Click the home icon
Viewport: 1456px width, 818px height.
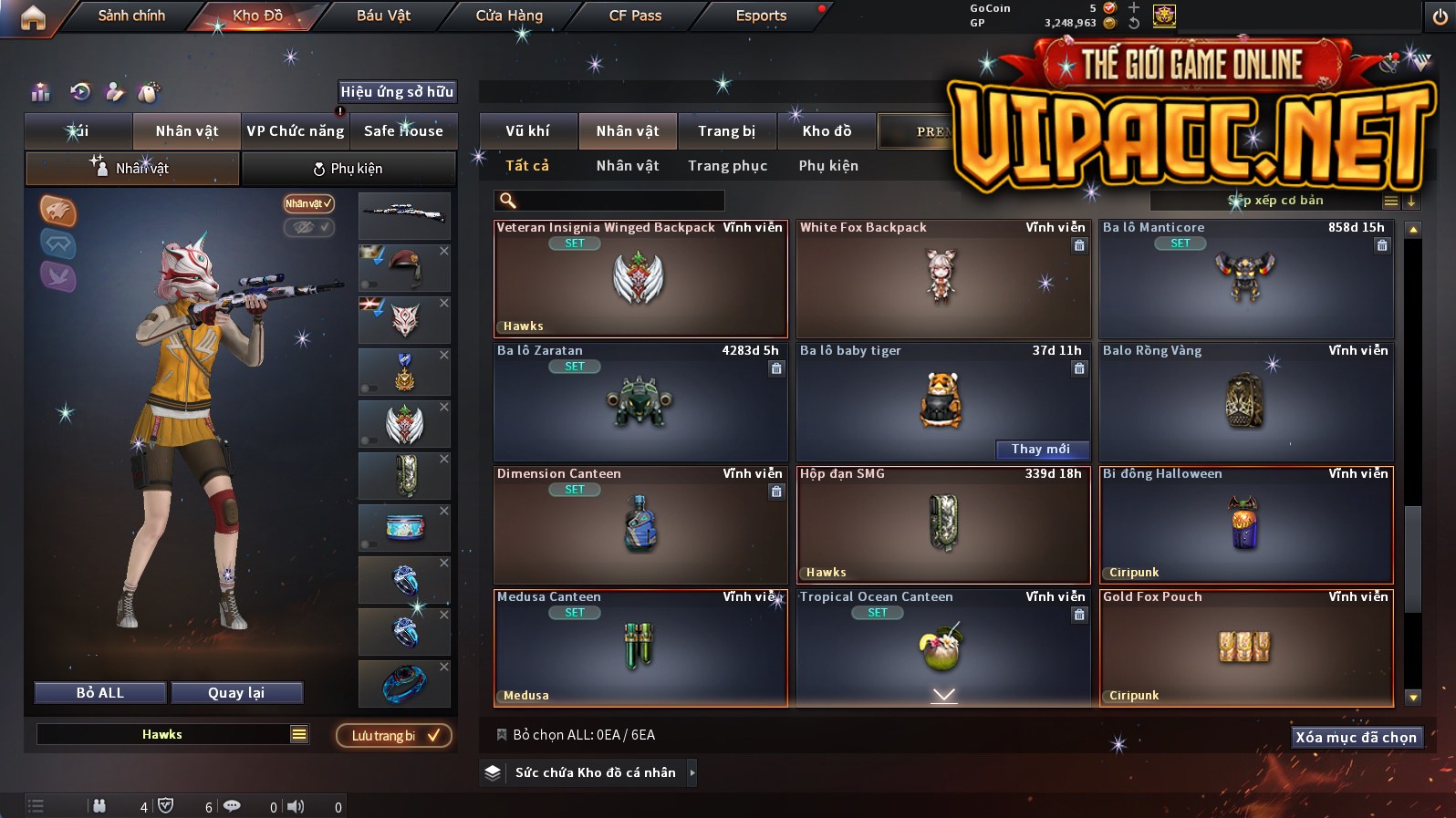point(33,17)
